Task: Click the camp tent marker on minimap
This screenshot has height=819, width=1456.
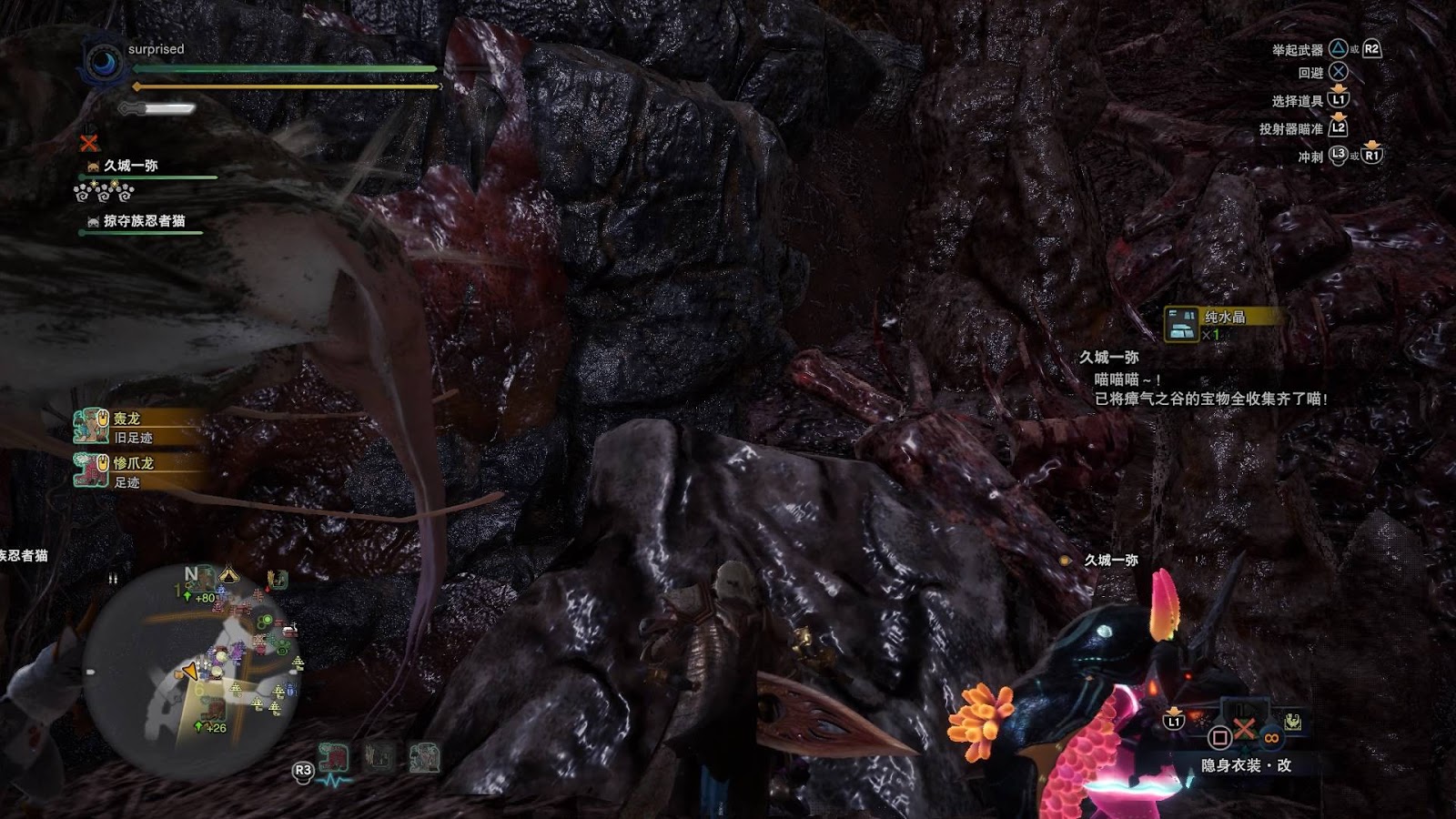Action: pyautogui.click(x=228, y=574)
